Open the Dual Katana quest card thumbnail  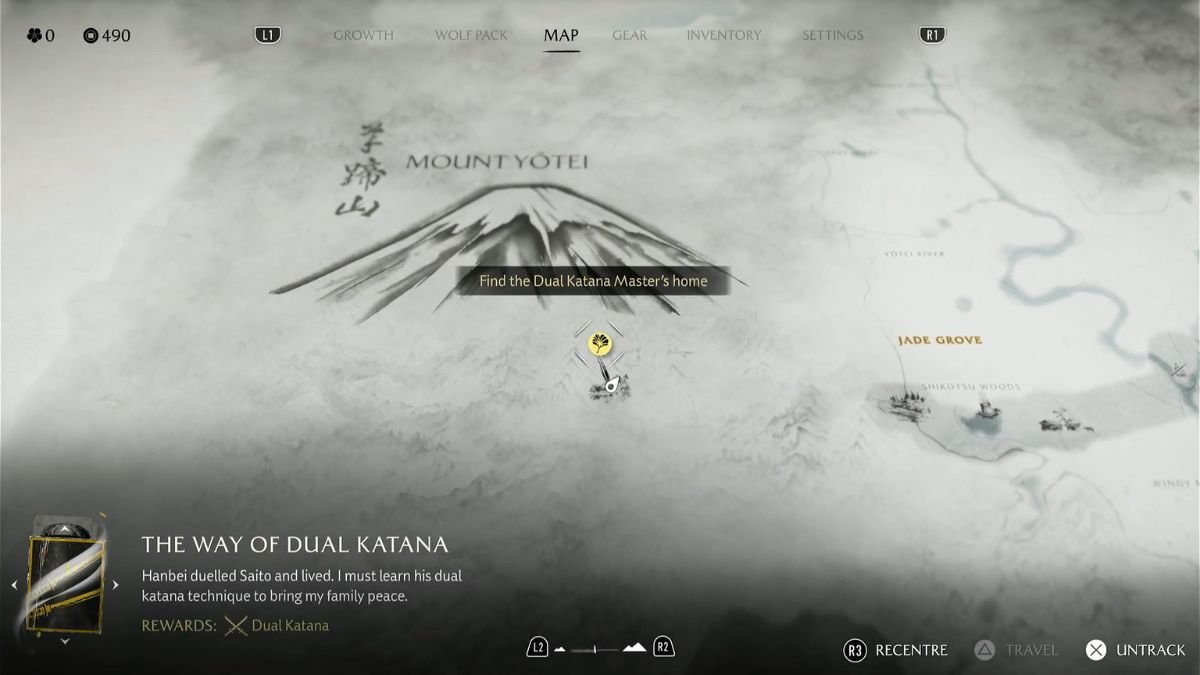(x=65, y=584)
